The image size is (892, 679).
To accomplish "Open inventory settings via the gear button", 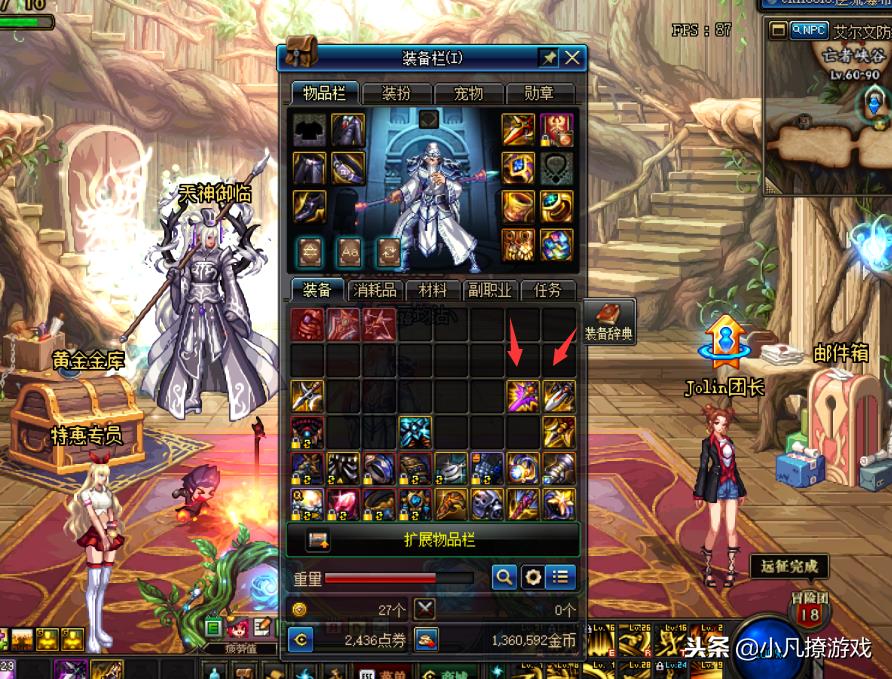I will [533, 577].
